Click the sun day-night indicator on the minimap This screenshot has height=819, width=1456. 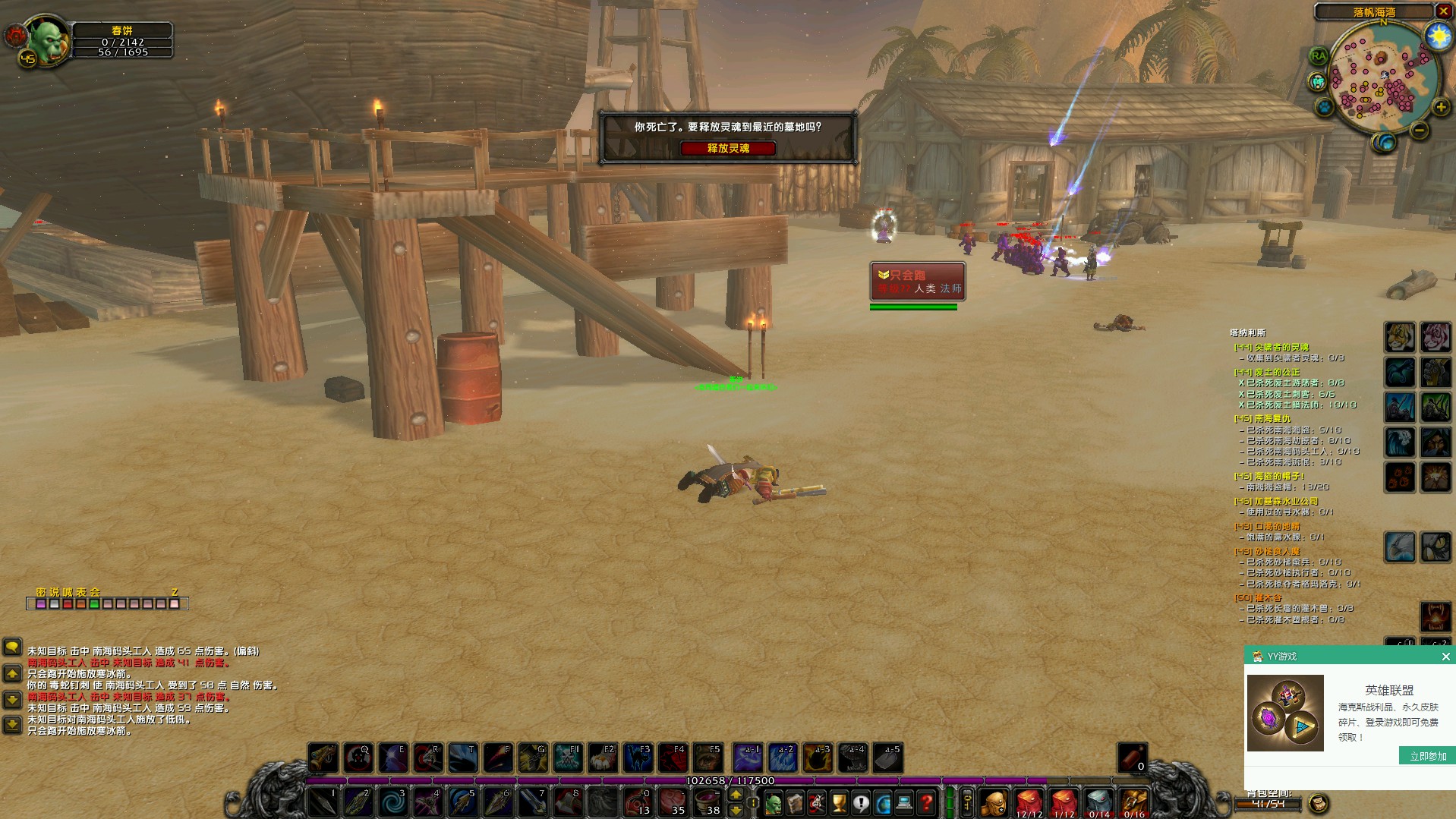click(x=1437, y=36)
